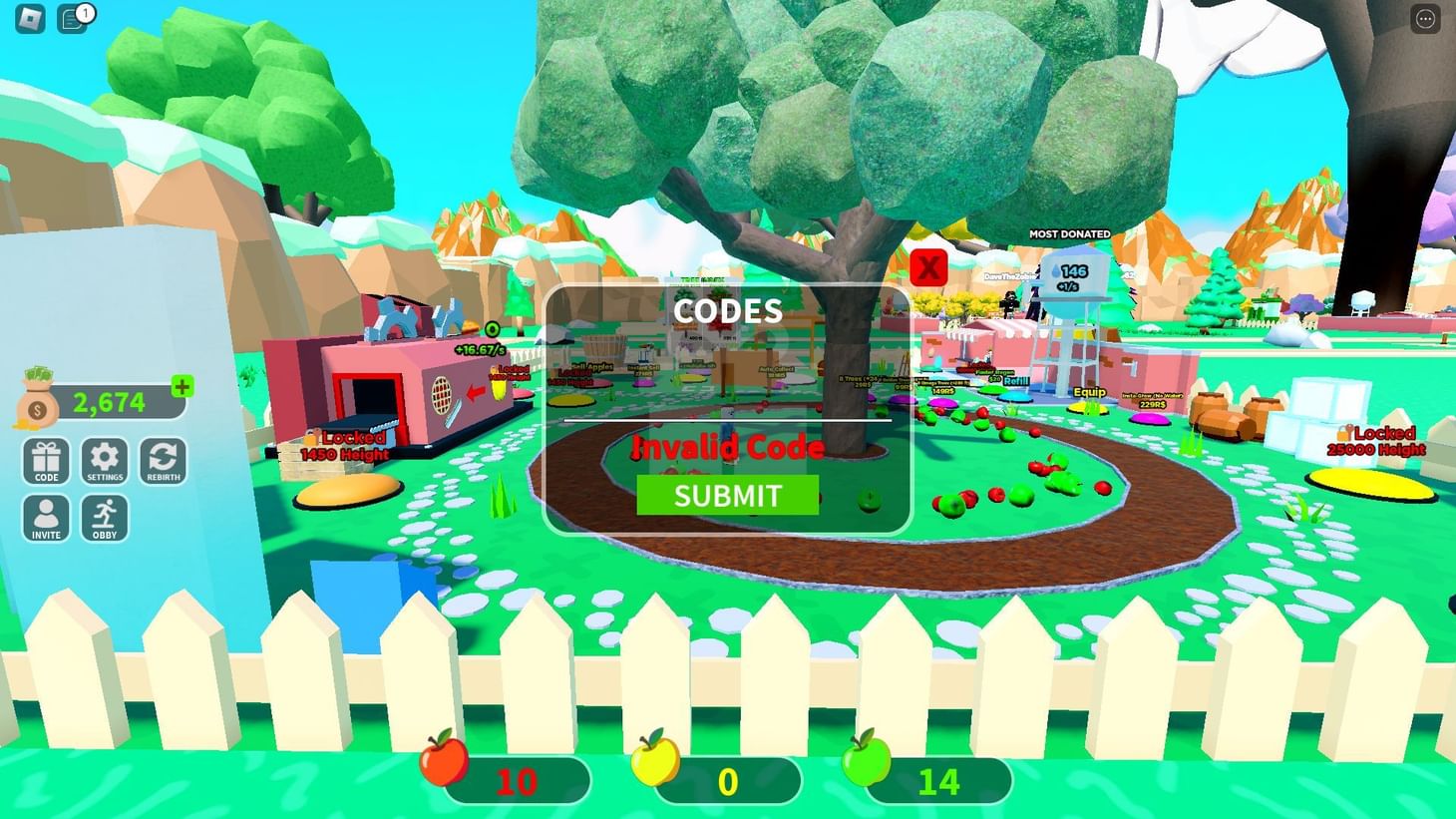Close the CODES window with red X
1456x819 pixels.
928,267
